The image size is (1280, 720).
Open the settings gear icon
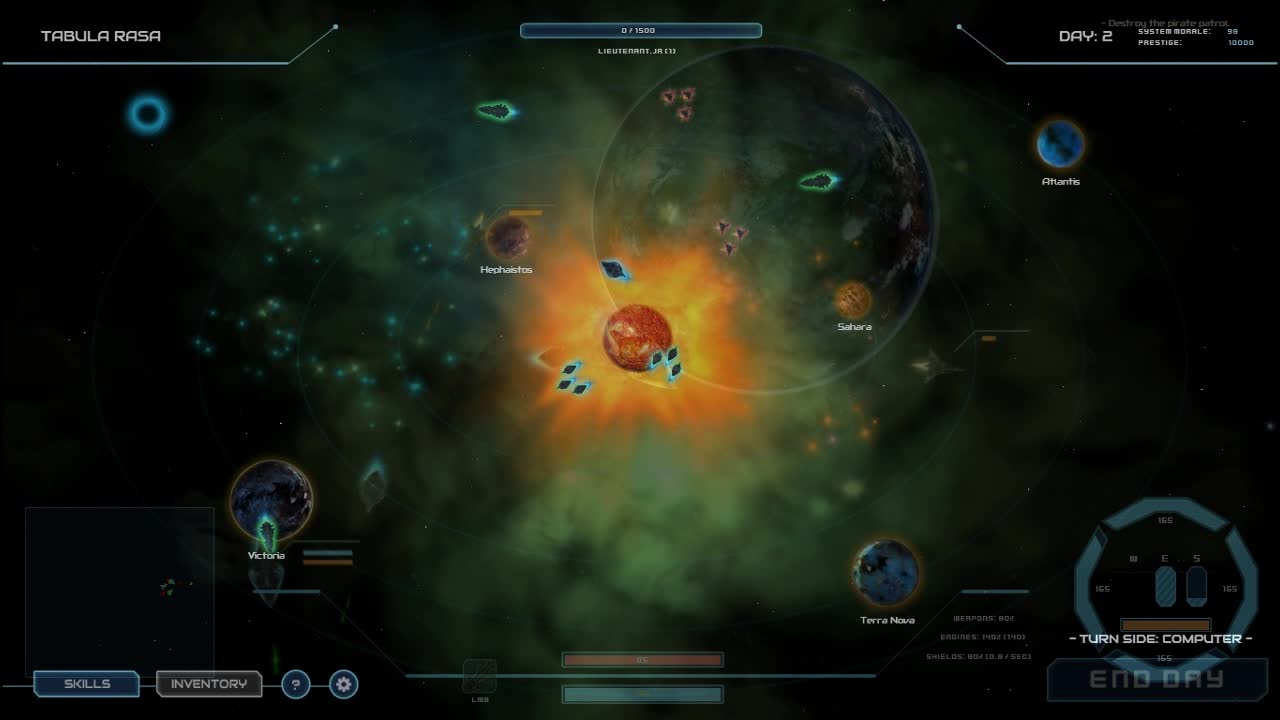342,684
